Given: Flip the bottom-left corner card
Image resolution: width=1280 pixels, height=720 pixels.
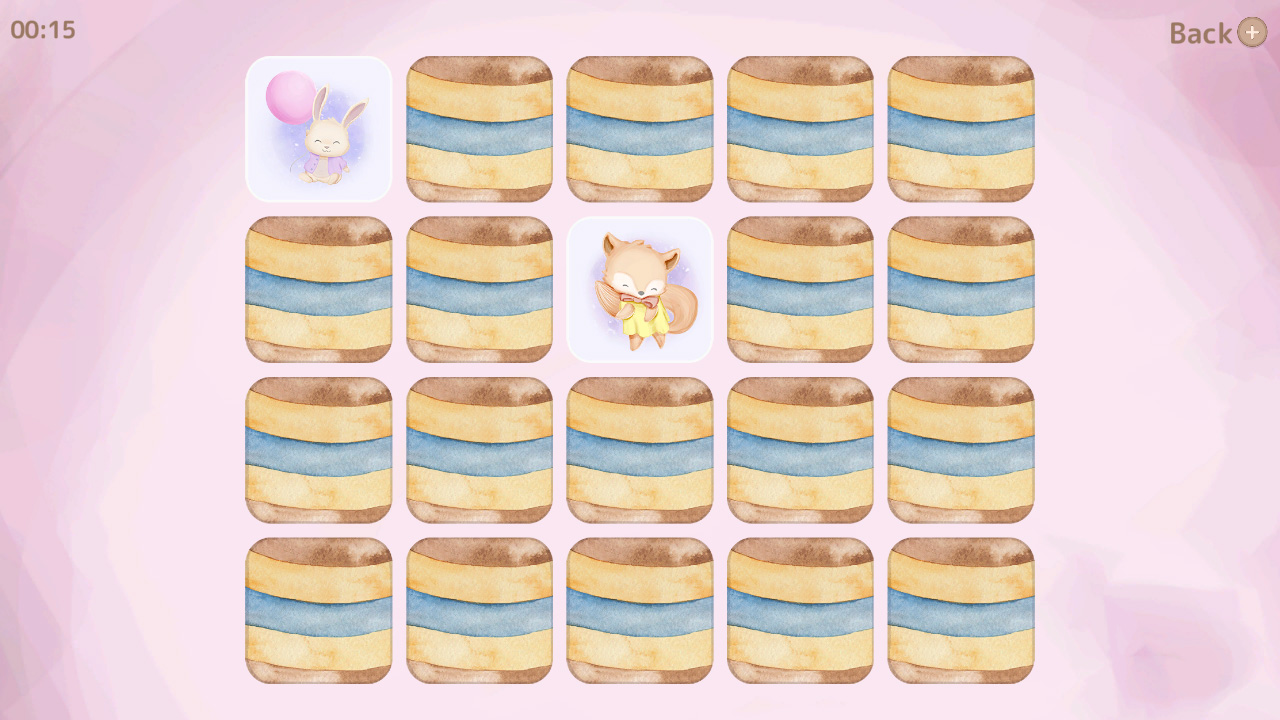Looking at the screenshot, I should (318, 610).
